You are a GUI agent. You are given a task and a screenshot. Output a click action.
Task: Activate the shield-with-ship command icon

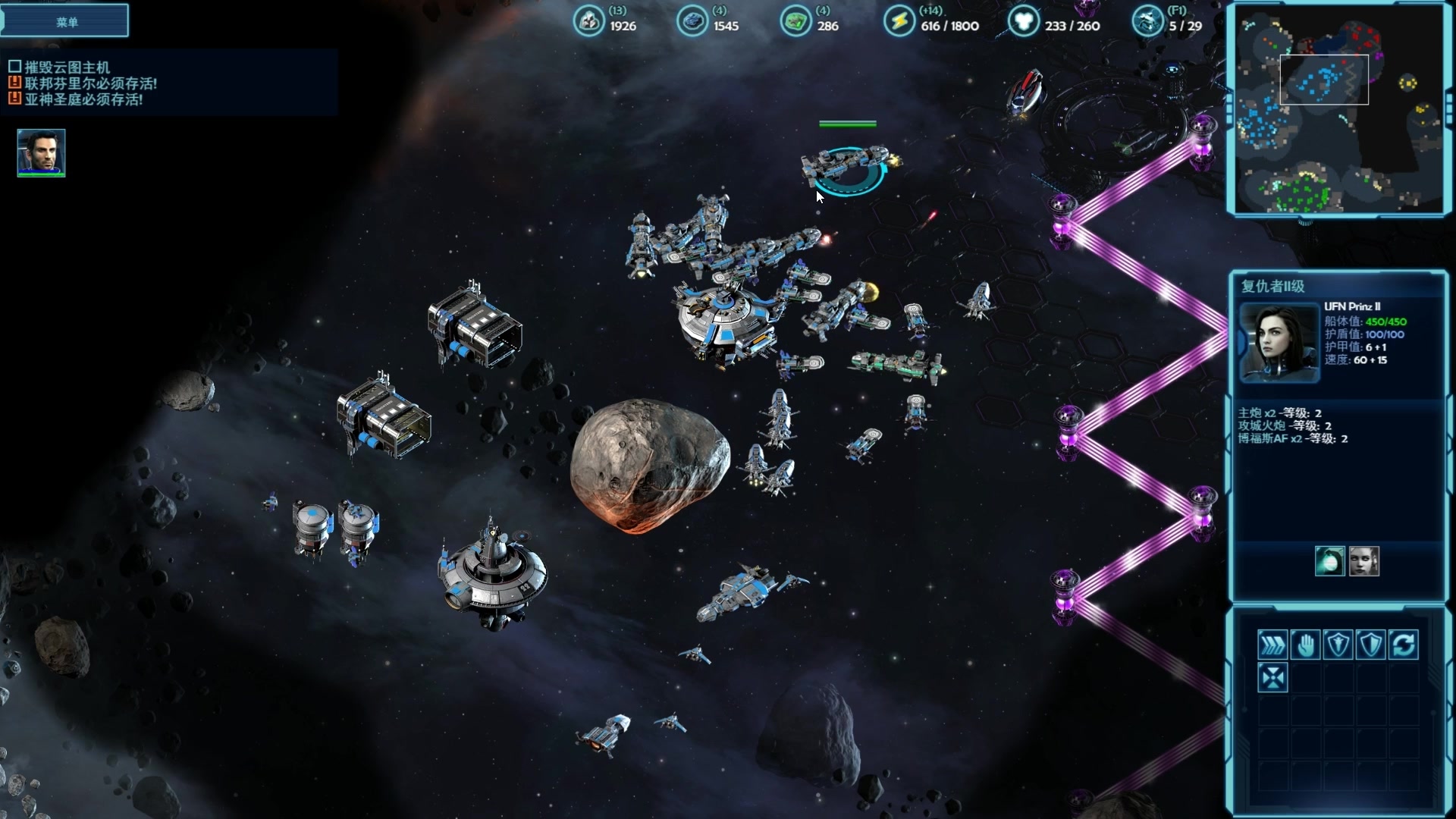click(x=1338, y=645)
